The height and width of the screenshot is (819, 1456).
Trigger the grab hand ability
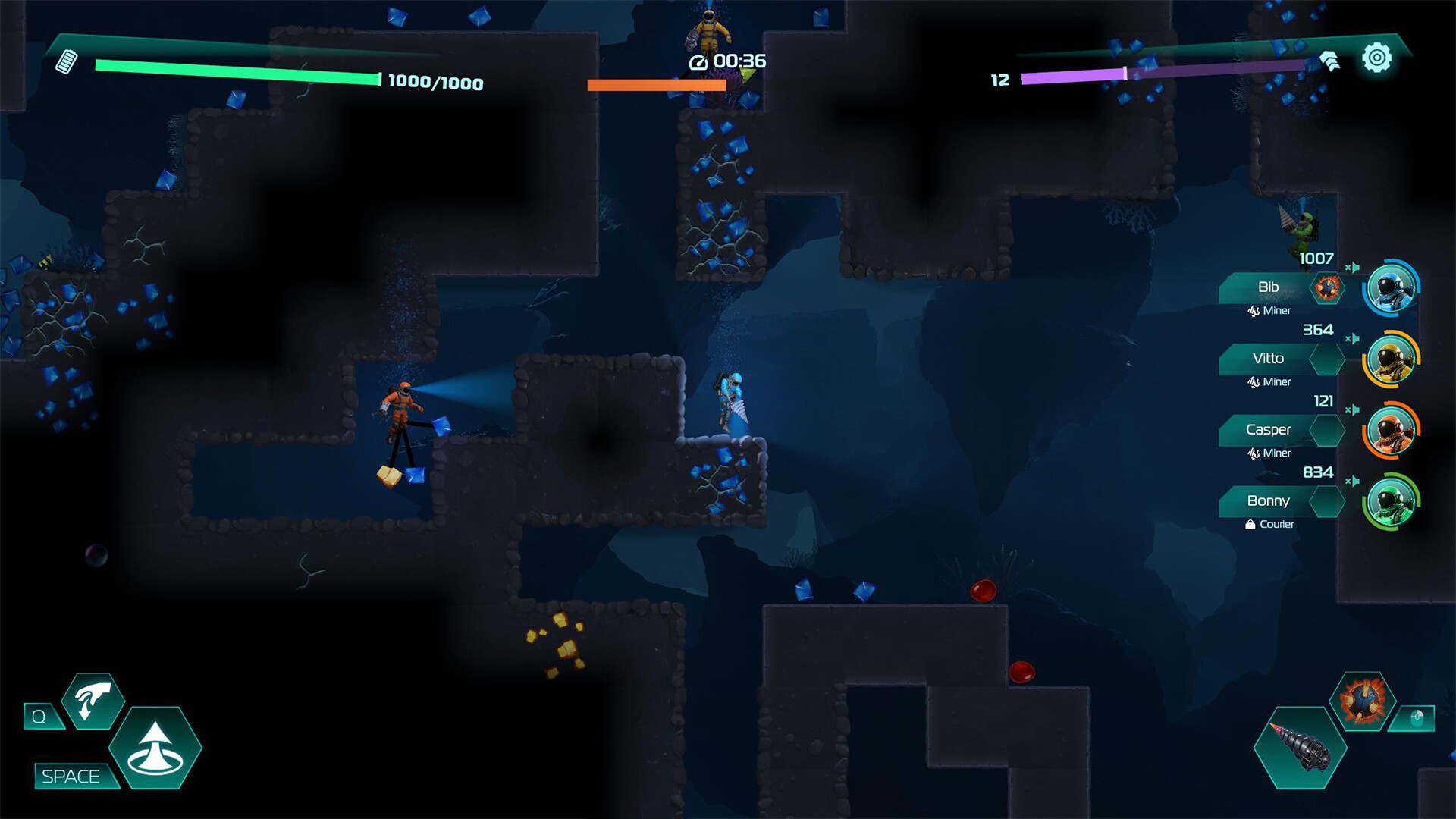pyautogui.click(x=93, y=701)
